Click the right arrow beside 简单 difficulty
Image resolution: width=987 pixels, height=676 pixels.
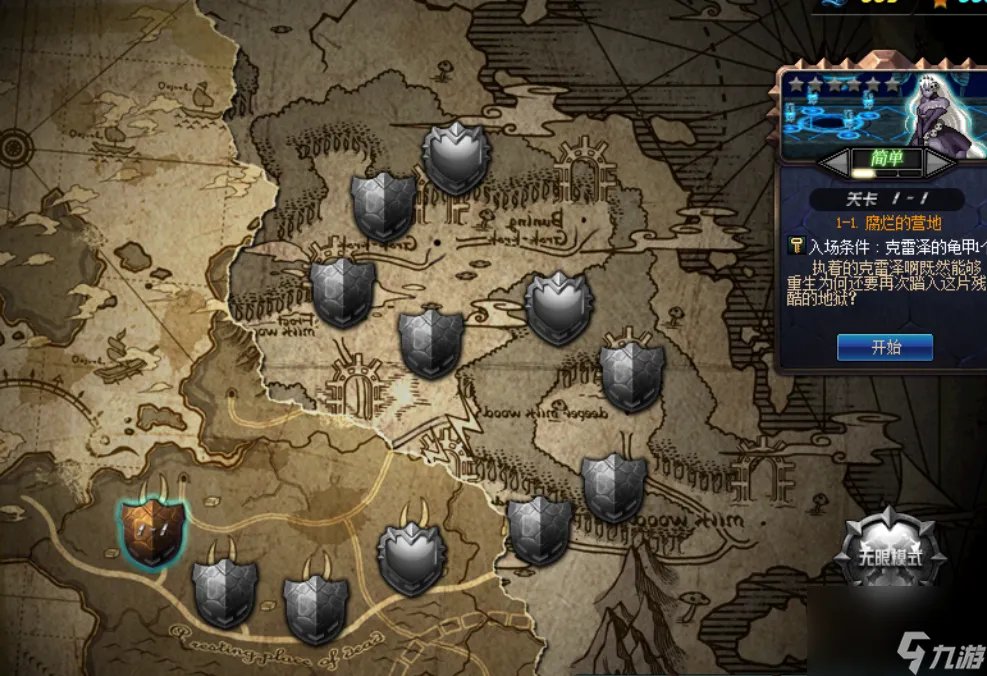941,161
